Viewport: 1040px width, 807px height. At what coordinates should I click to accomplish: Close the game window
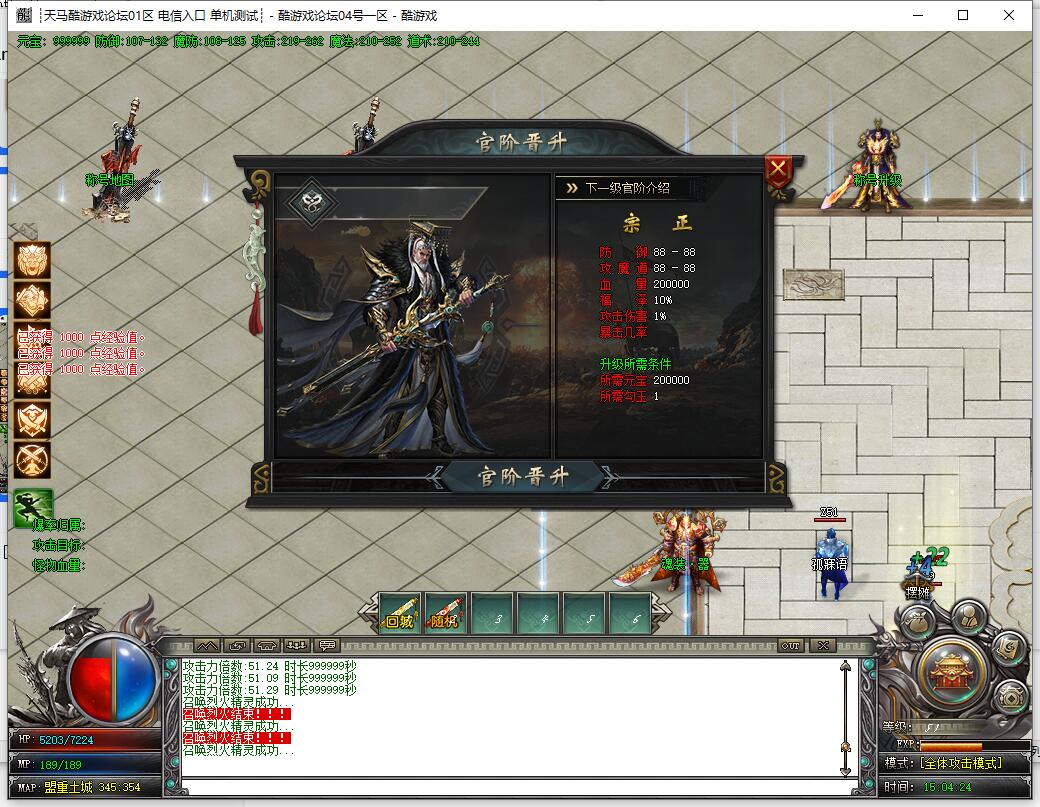click(x=1009, y=15)
